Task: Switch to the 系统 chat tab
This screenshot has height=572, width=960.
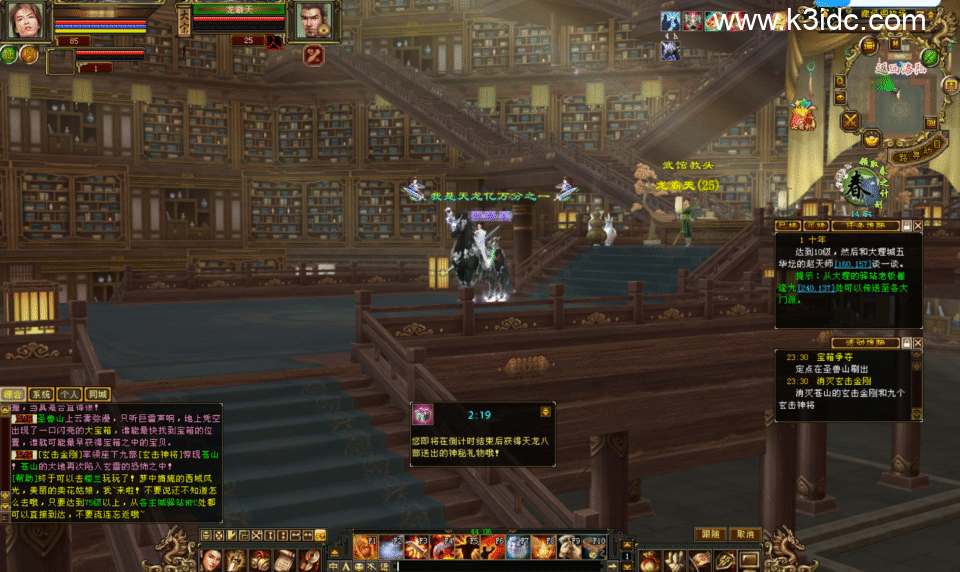Action: pos(40,394)
